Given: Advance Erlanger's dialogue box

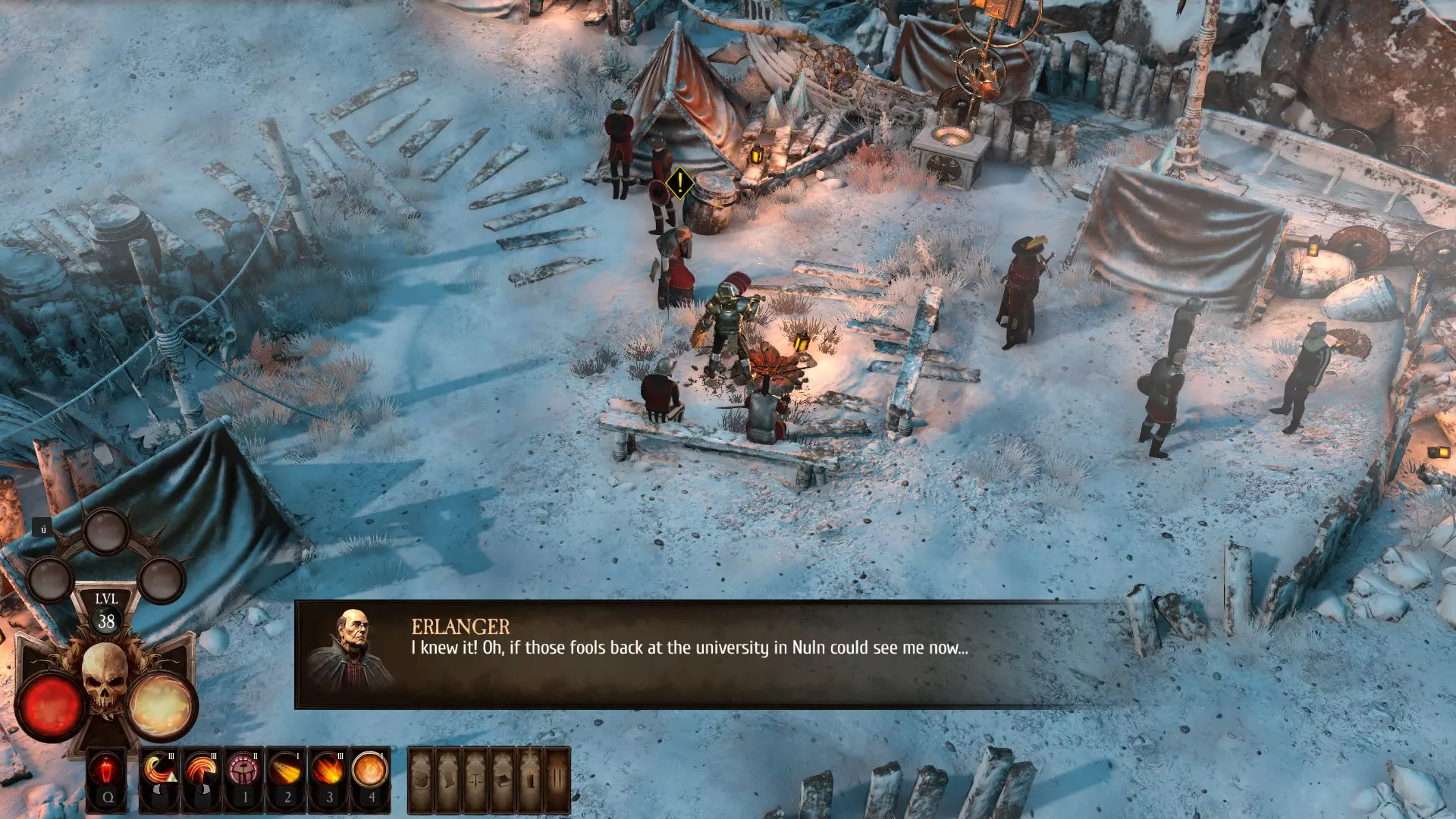Looking at the screenshot, I should click(713, 654).
